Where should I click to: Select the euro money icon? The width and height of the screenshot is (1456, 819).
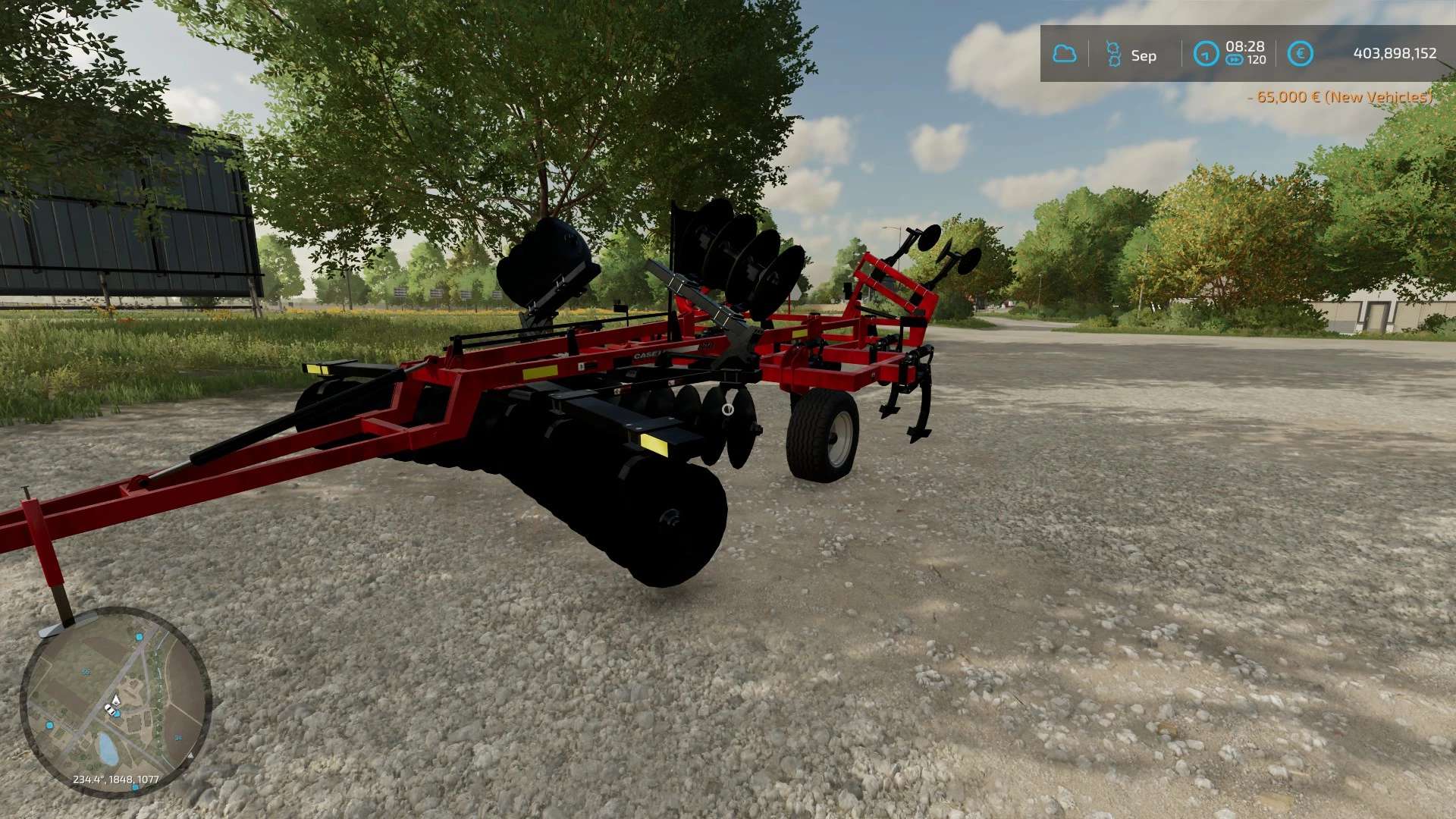[x=1300, y=54]
